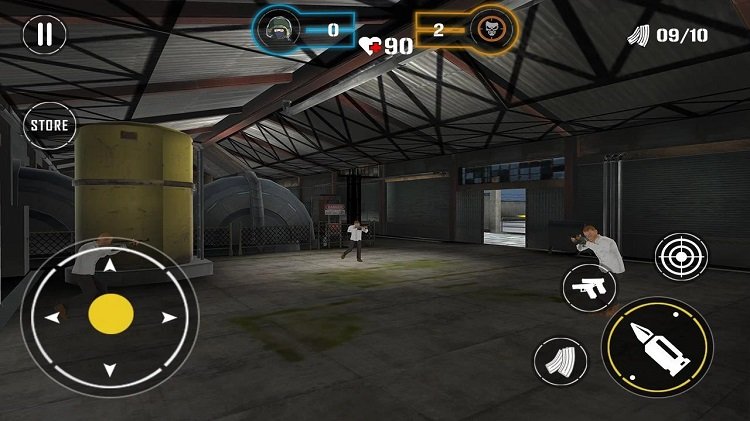Tap the bullet fire button

[x=657, y=347]
